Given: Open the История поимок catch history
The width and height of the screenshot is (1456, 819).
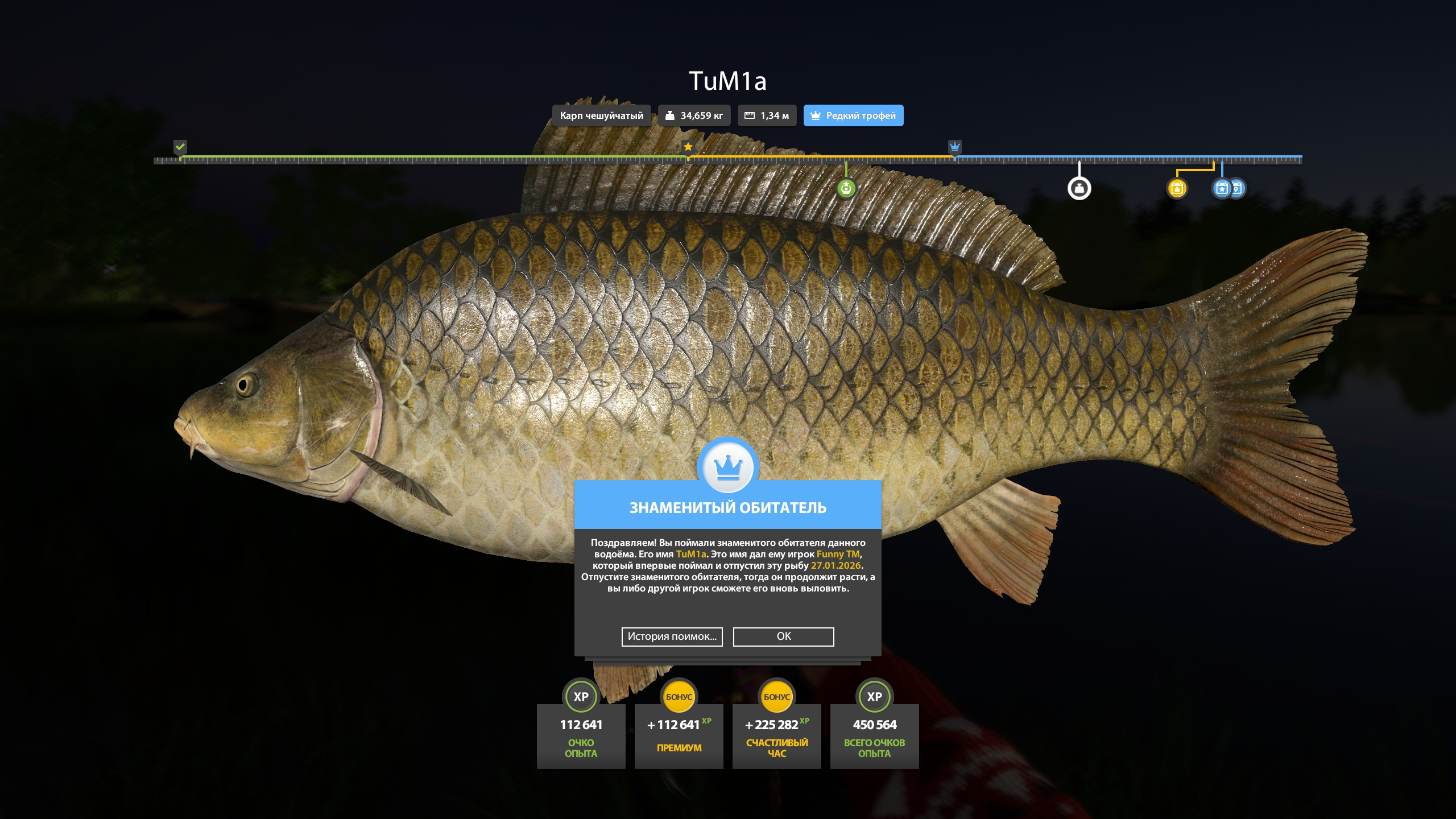Looking at the screenshot, I should coord(672,636).
